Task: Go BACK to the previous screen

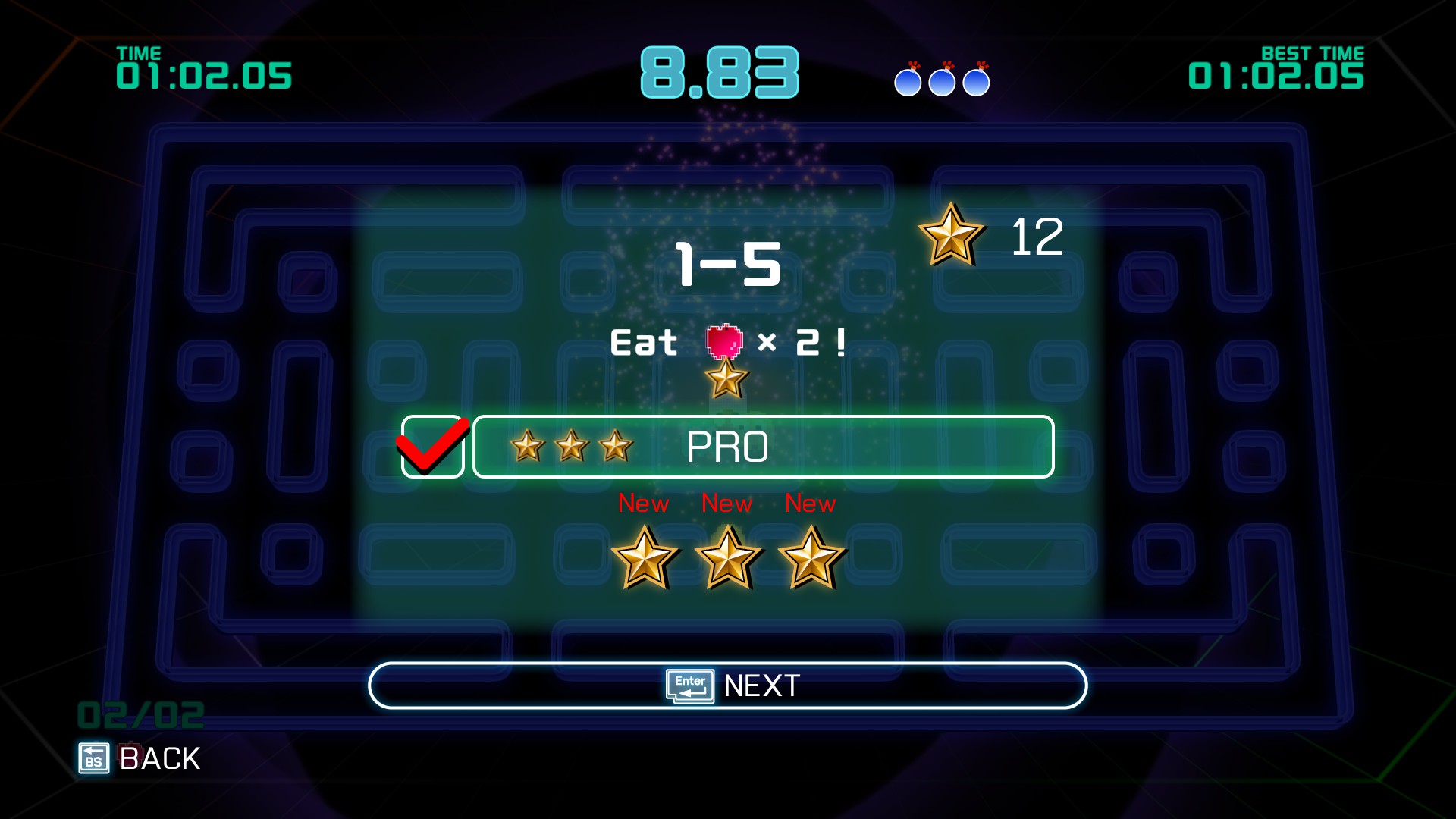Action: tap(140, 758)
